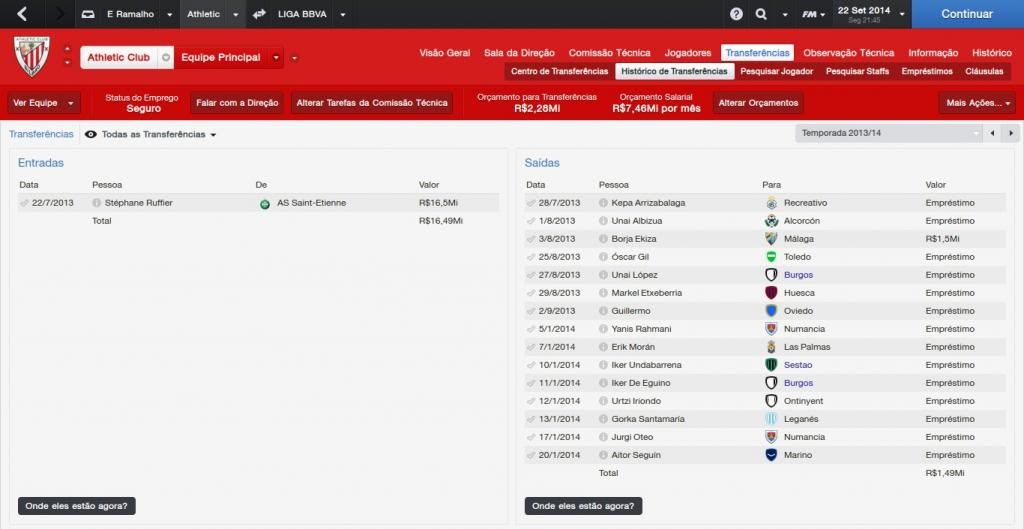The height and width of the screenshot is (529, 1024).
Task: Click the Kepa Arrizabalaga row
Action: point(648,203)
